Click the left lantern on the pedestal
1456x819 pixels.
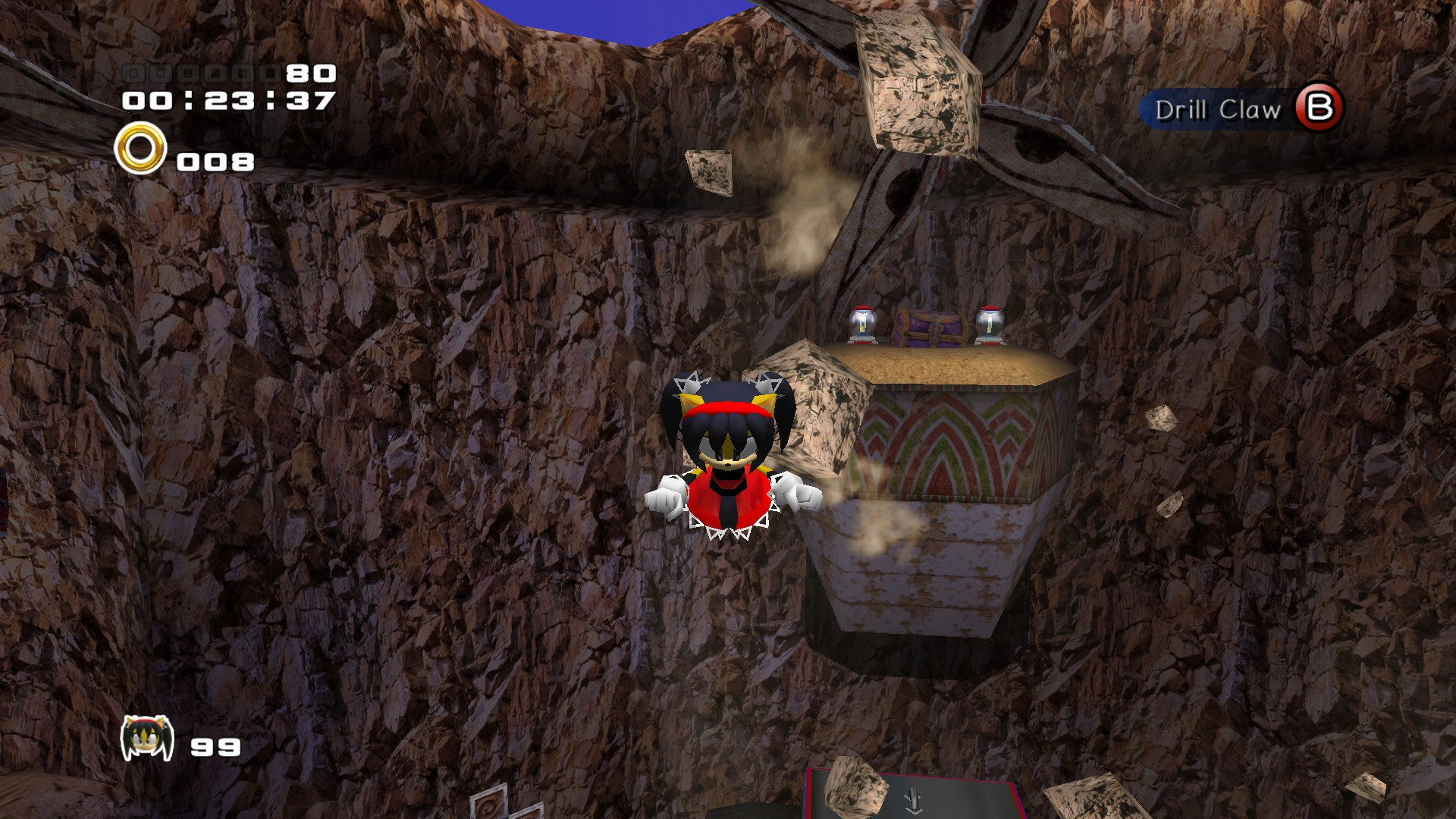tap(864, 325)
